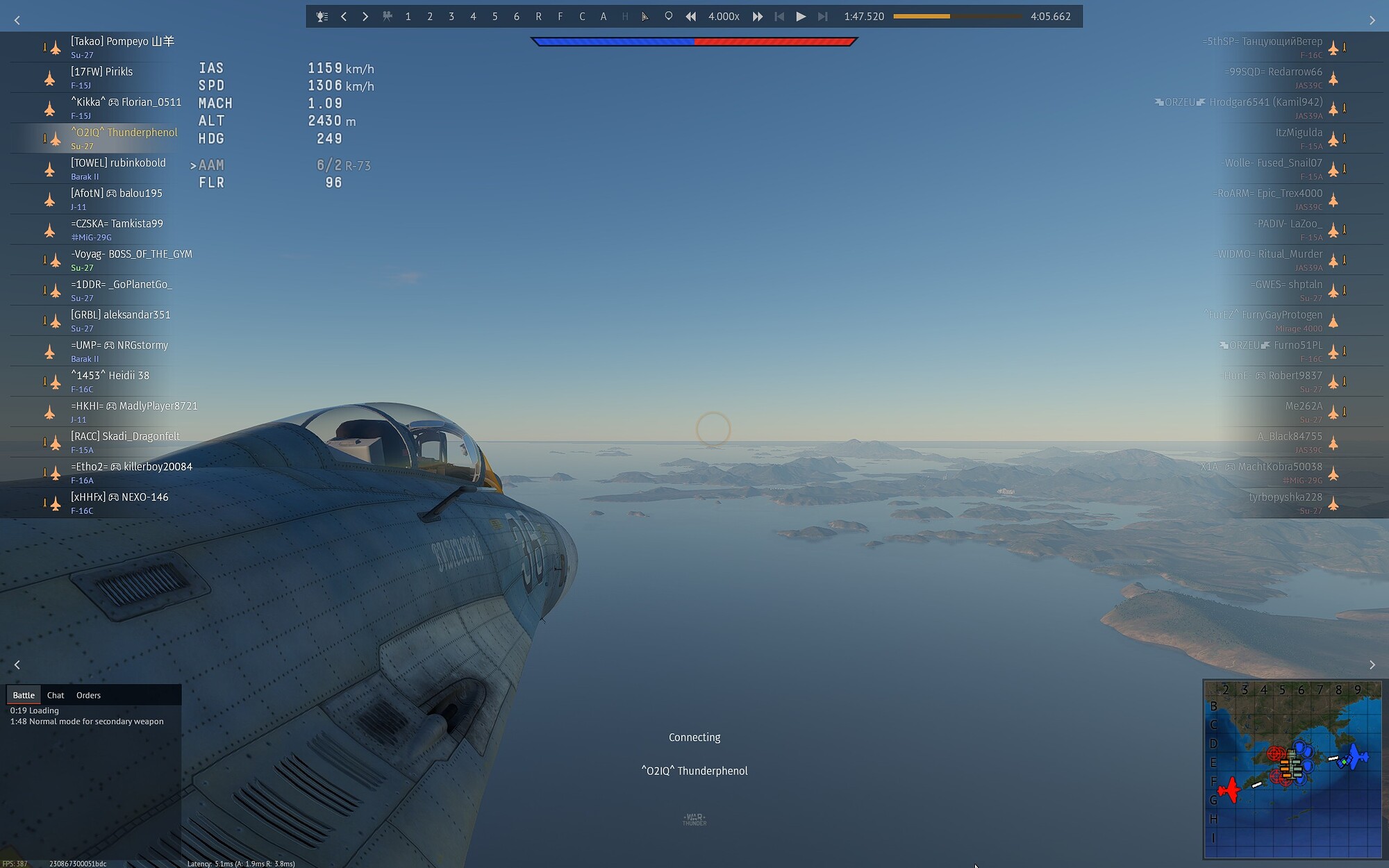The height and width of the screenshot is (868, 1389).
Task: Collapse the right player list with the chevron
Action: (x=1372, y=20)
